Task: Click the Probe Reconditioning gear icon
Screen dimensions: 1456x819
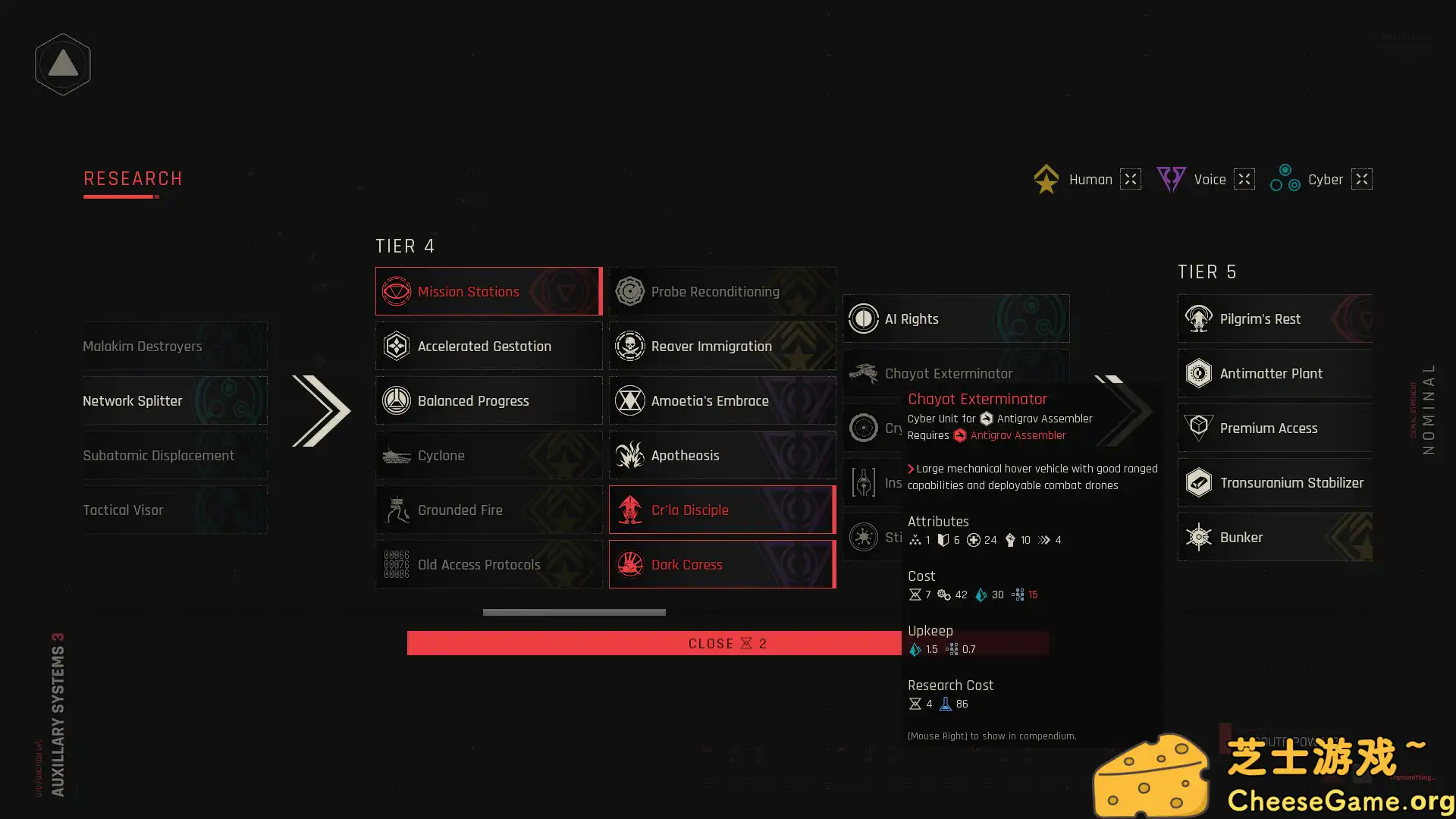Action: [629, 291]
